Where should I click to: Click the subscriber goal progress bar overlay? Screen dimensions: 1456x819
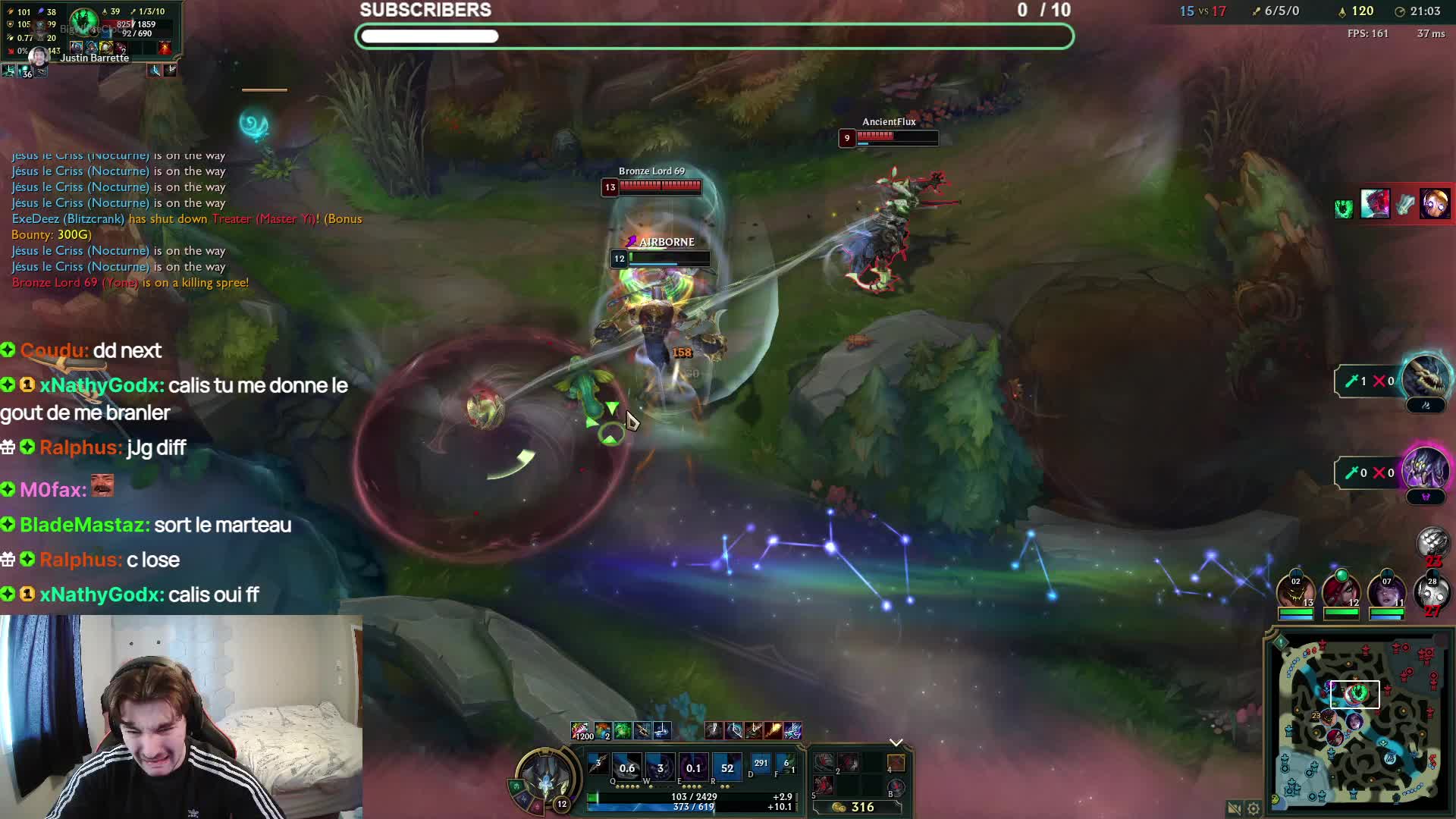[x=714, y=36]
